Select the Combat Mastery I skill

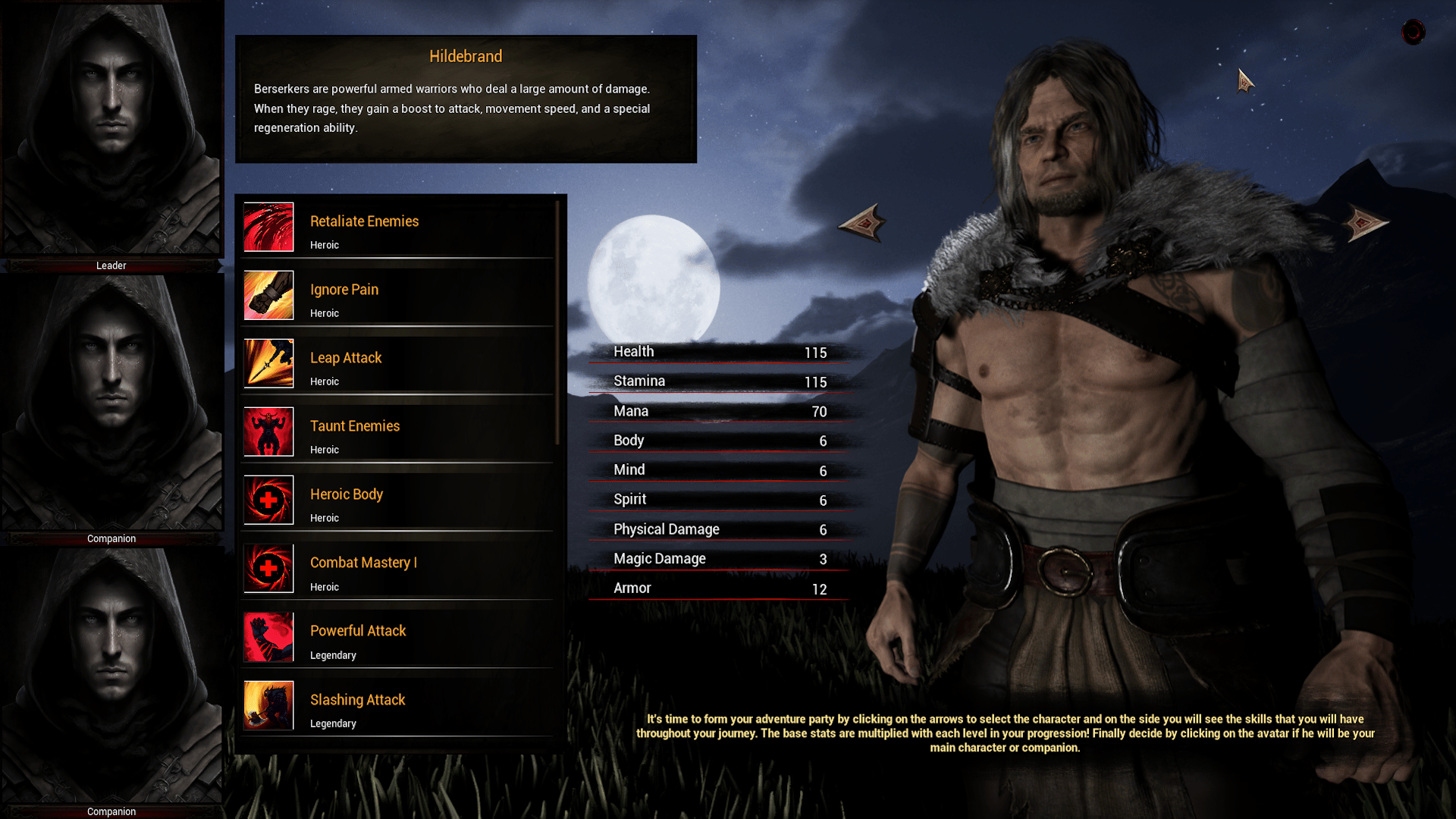pyautogui.click(x=397, y=570)
